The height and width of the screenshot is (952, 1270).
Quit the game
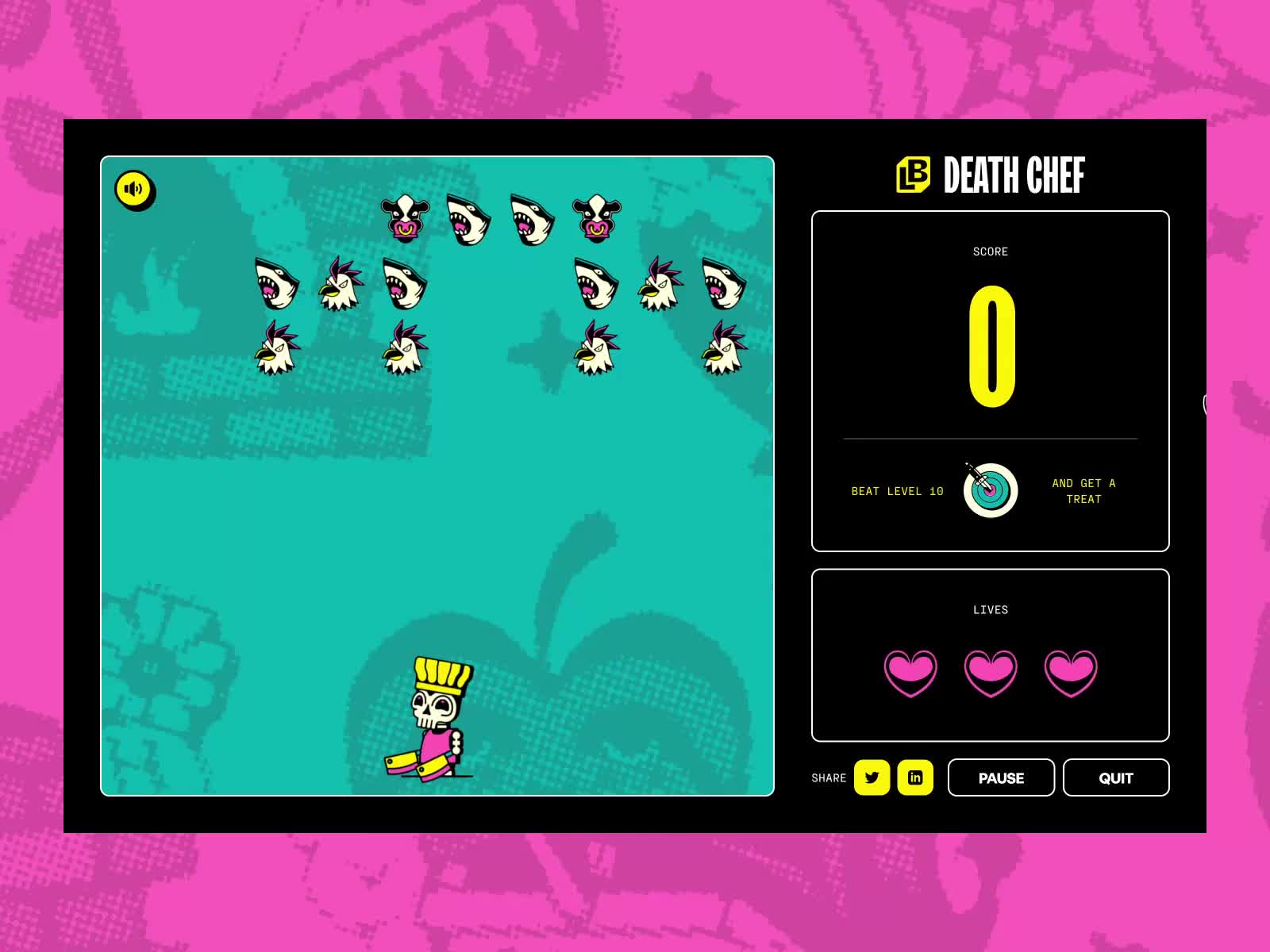pos(1115,777)
